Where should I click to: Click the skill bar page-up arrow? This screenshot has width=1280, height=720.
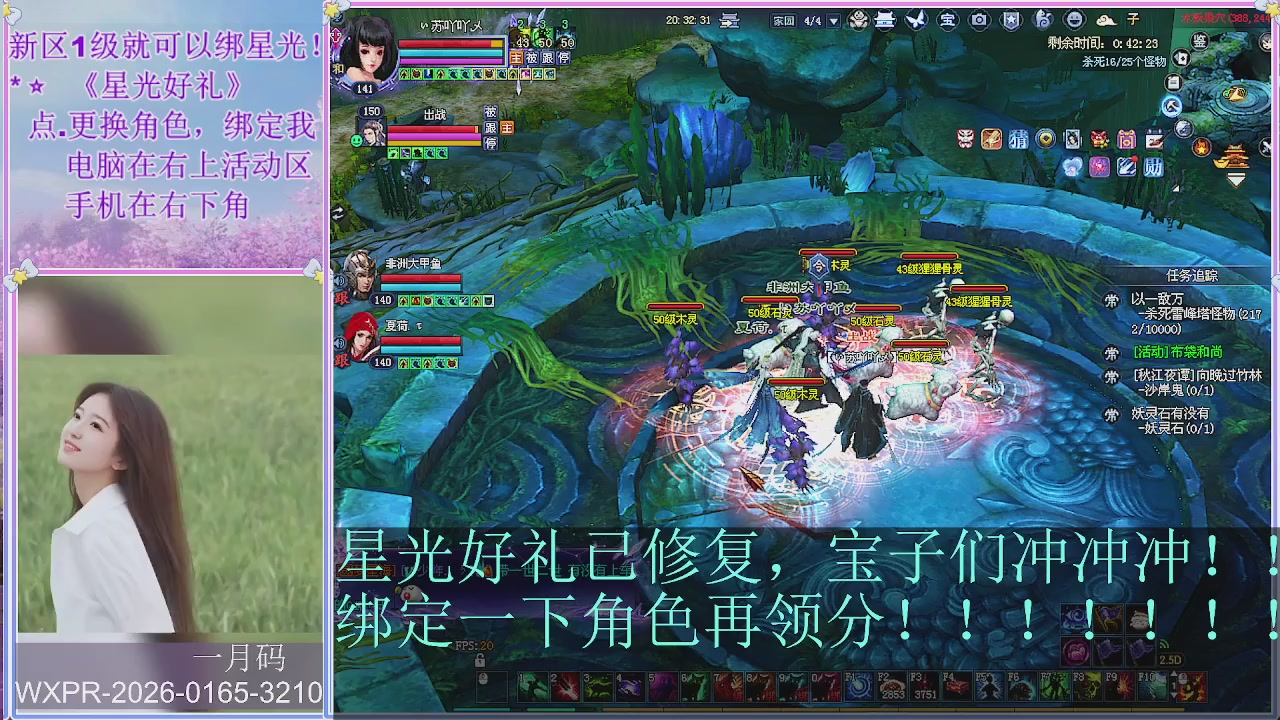coord(1174,673)
